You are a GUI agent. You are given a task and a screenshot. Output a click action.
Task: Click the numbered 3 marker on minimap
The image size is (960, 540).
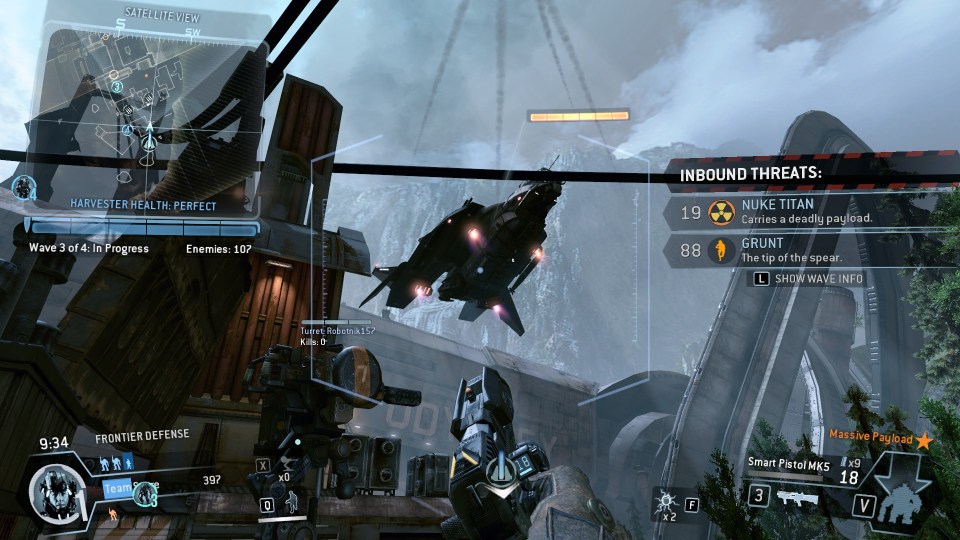coord(116,87)
